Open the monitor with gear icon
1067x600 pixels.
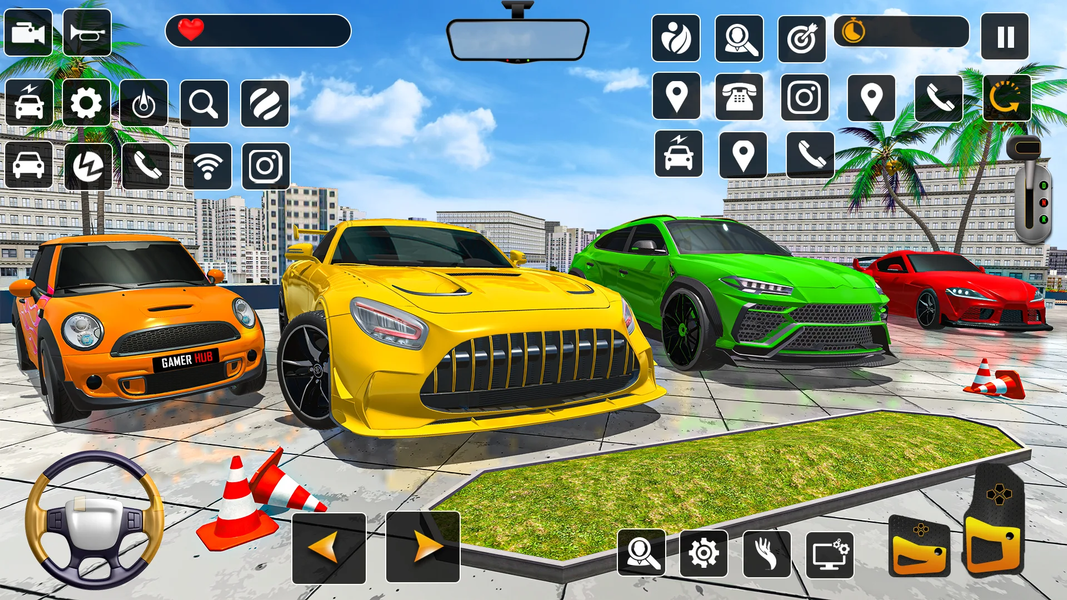(x=830, y=553)
